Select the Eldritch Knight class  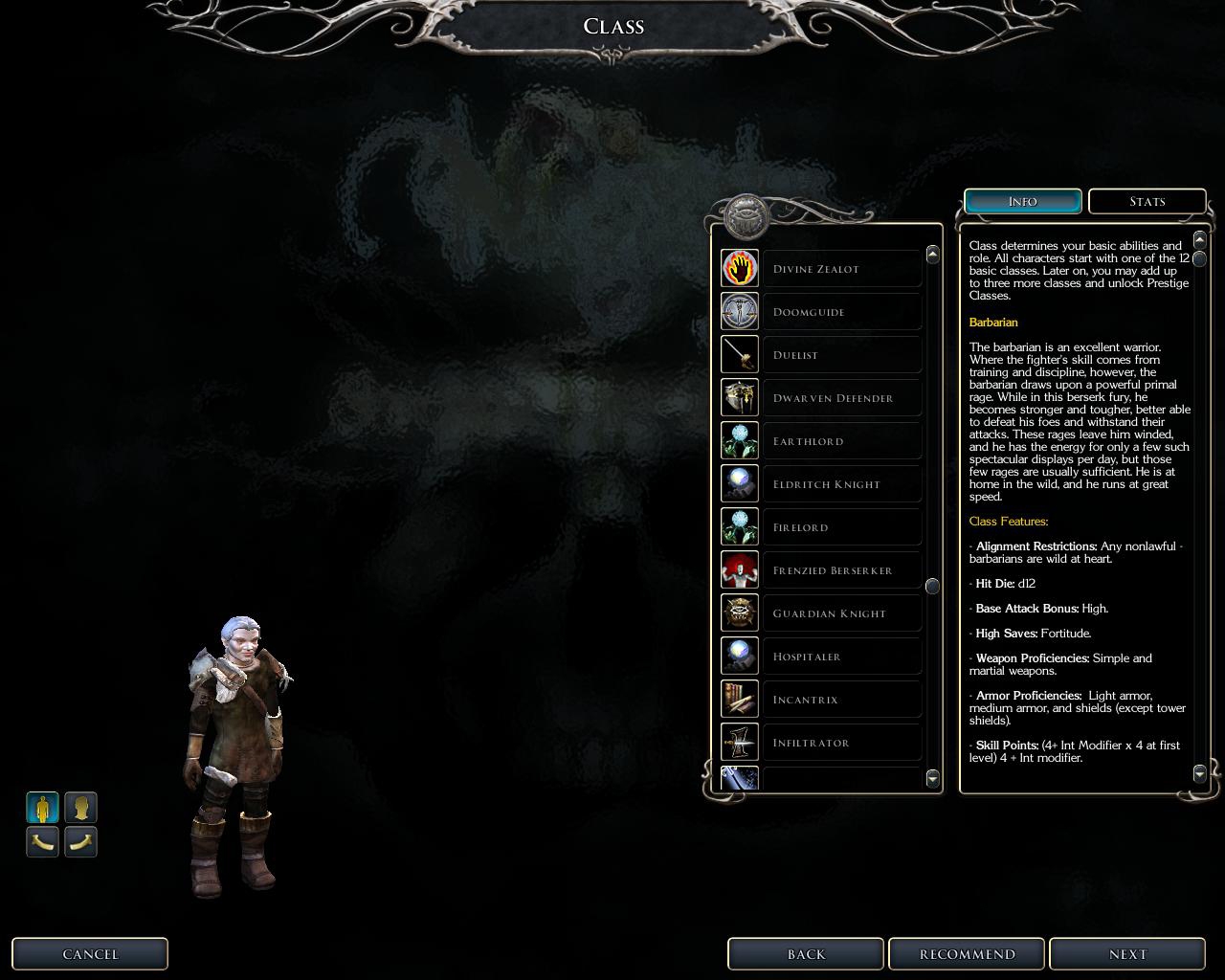[x=841, y=484]
